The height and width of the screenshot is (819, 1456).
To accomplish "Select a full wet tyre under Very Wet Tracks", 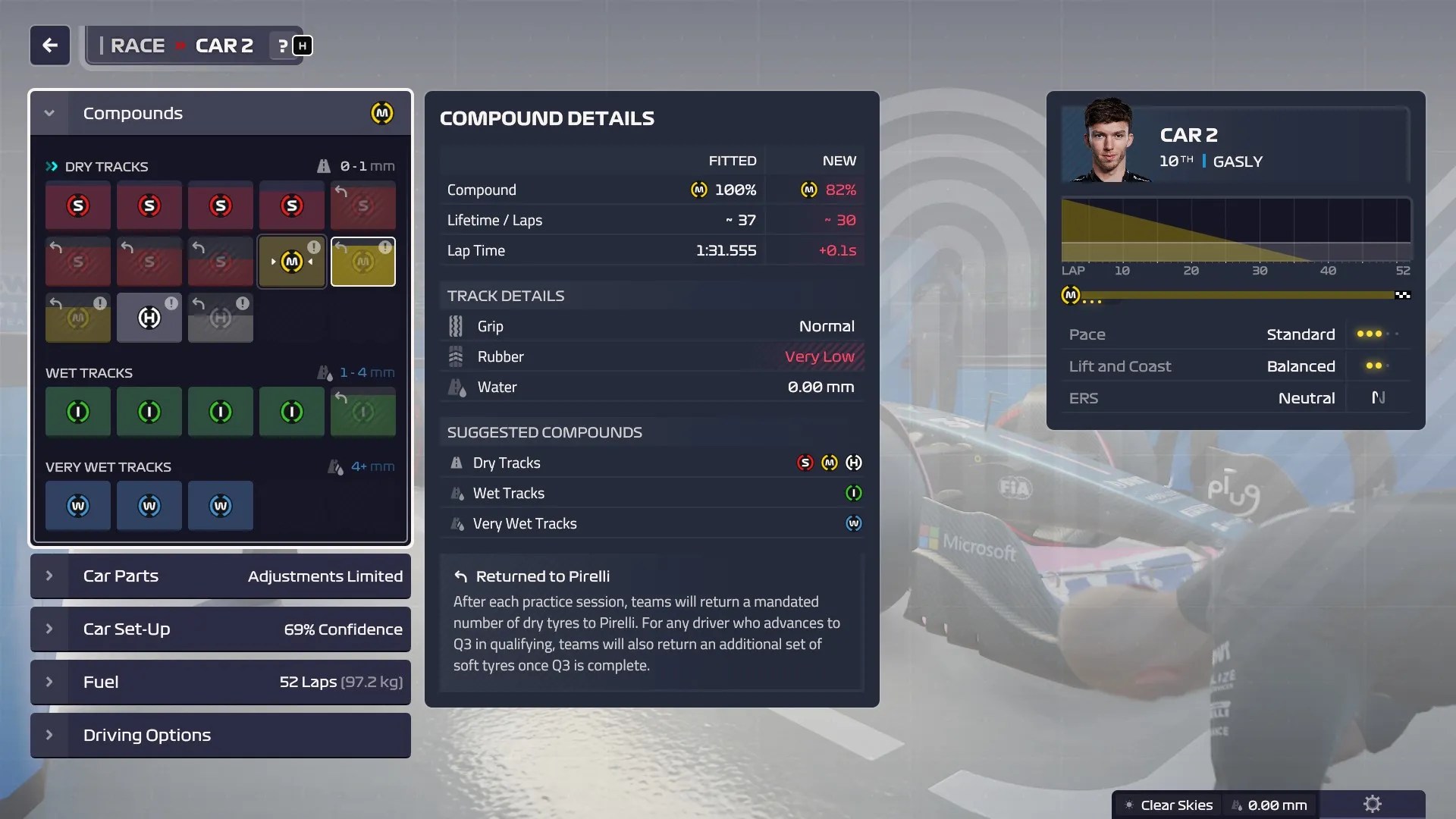I will click(x=77, y=506).
